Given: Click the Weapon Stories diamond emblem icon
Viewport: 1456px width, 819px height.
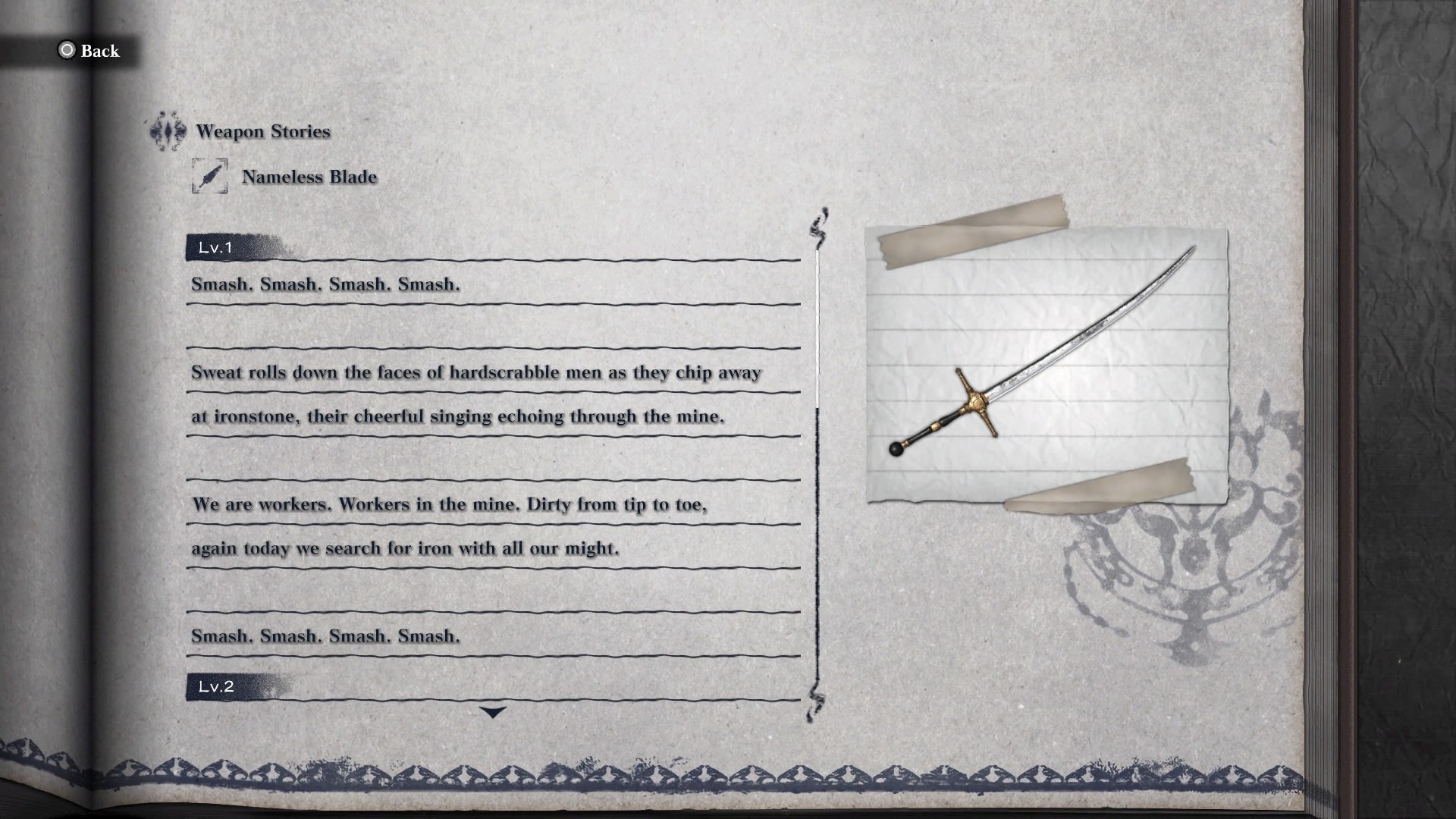Looking at the screenshot, I should point(166,130).
